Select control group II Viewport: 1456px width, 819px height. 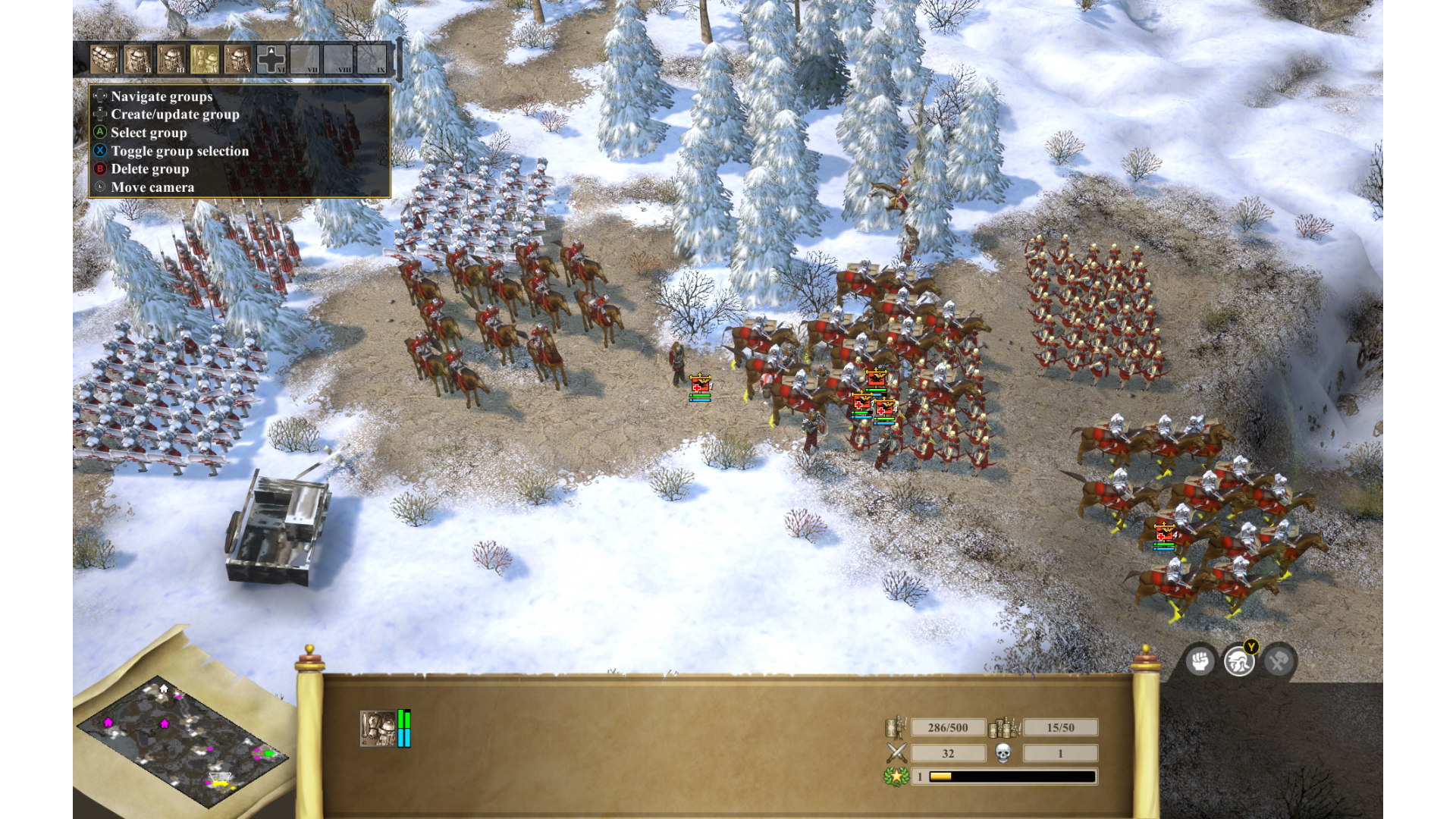pyautogui.click(x=138, y=59)
